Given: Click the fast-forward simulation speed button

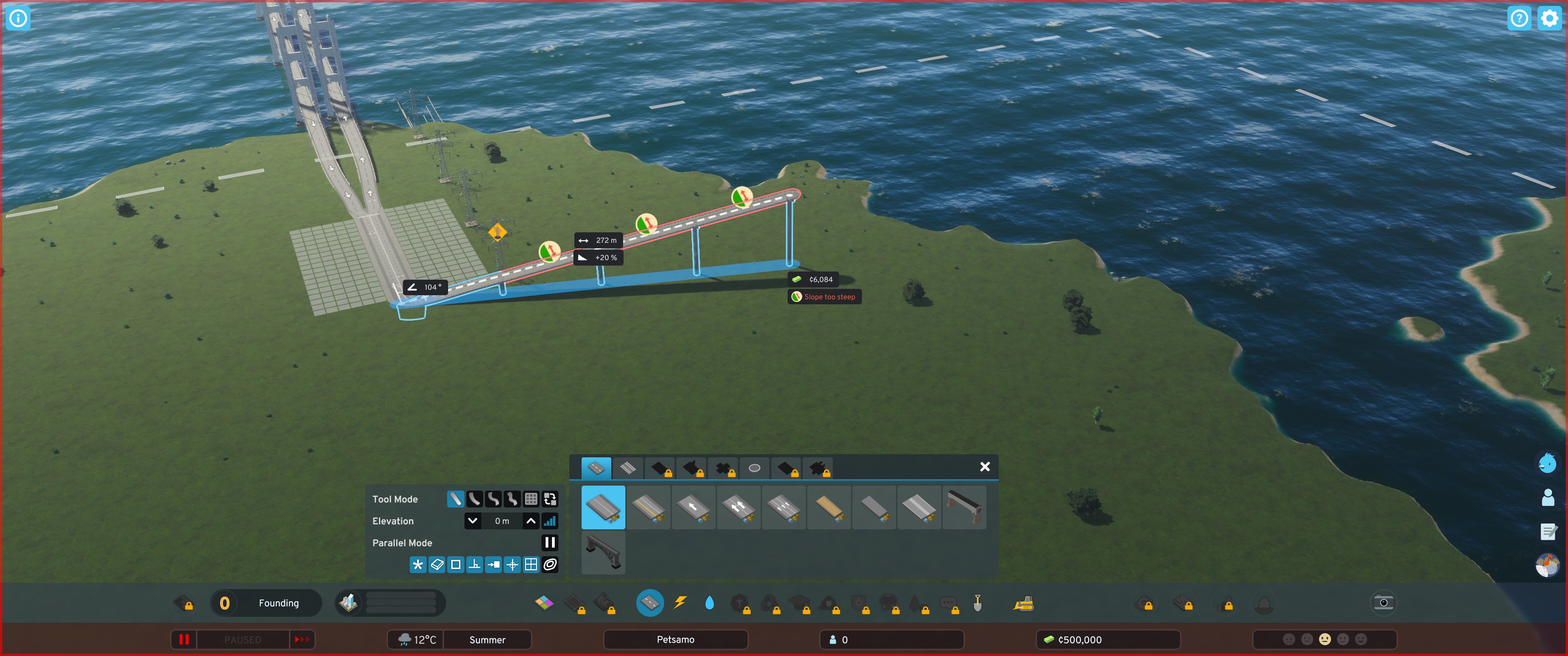Looking at the screenshot, I should (303, 640).
